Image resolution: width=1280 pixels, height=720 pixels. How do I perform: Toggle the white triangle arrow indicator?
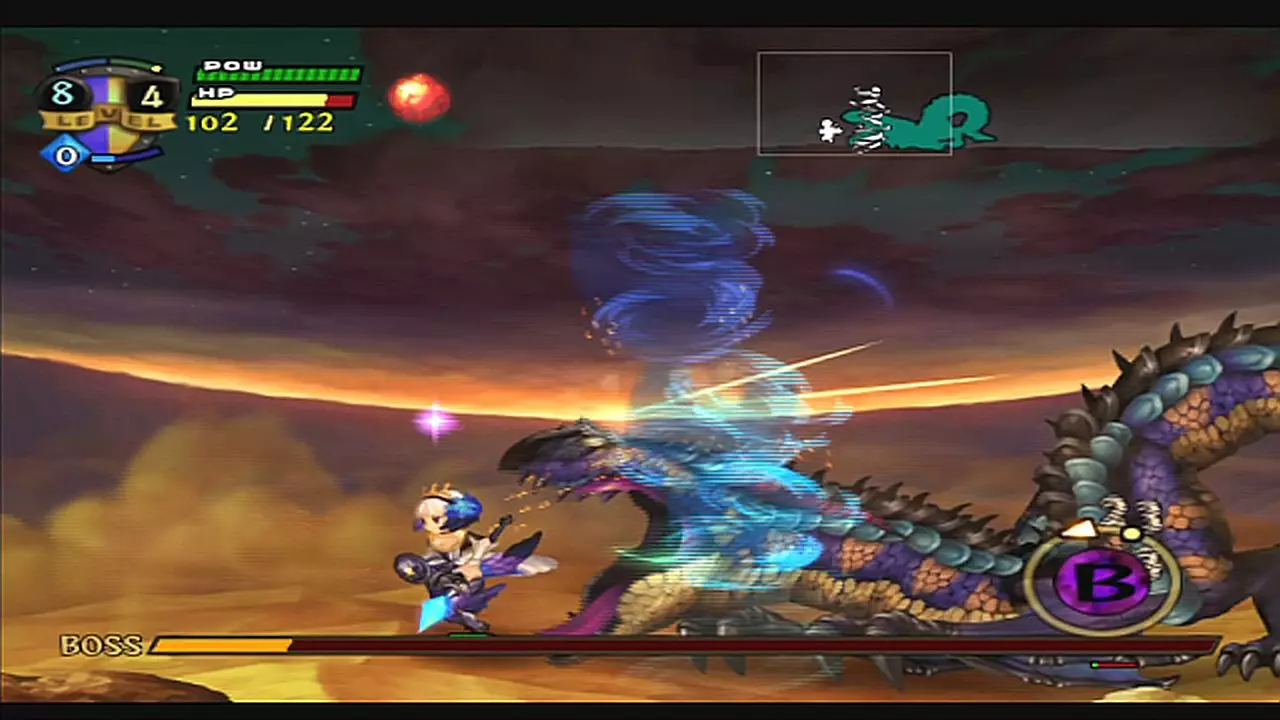coord(1080,529)
